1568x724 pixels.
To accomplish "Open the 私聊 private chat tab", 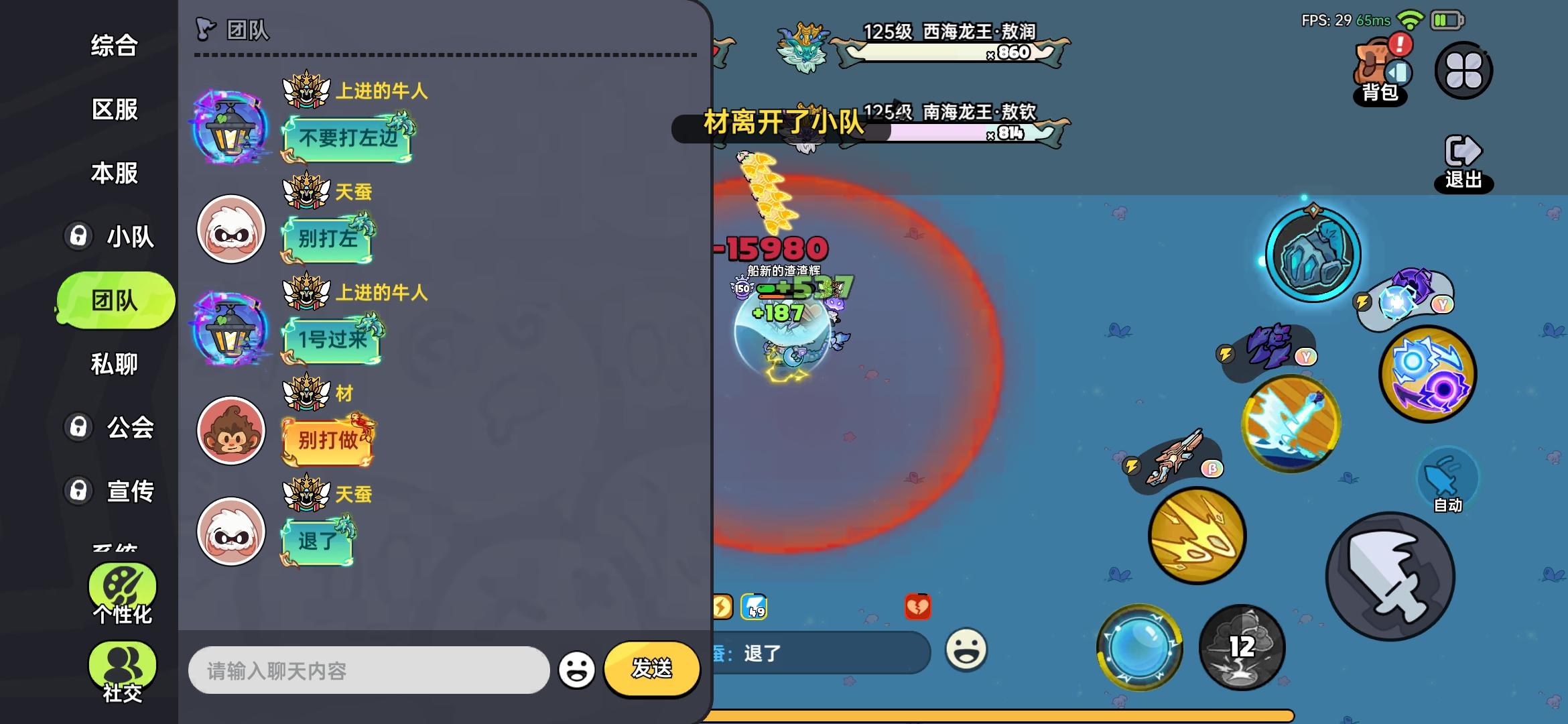I will pos(114,364).
